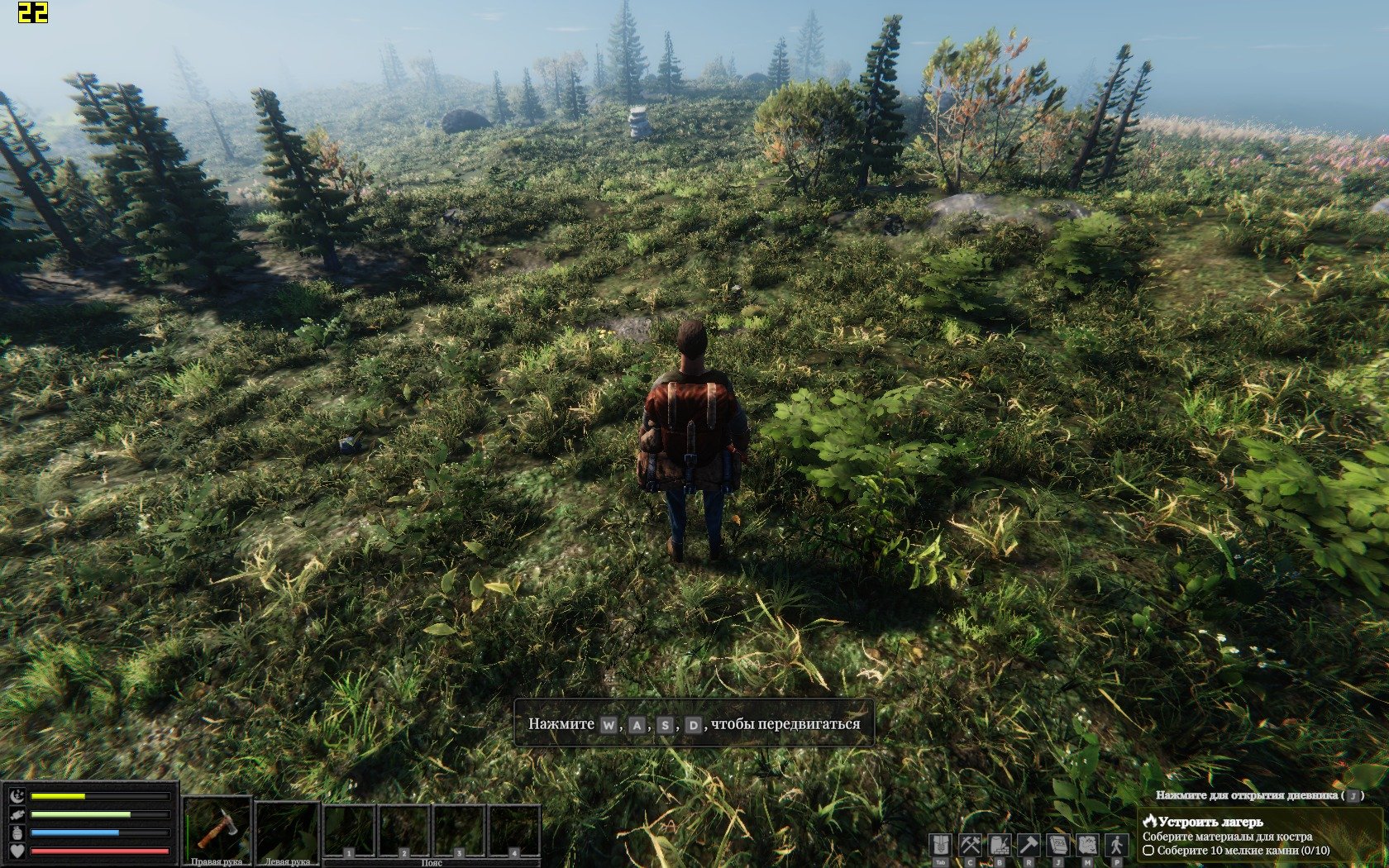Screen dimensions: 1389x868
Task: Open the map icon
Action: tap(1087, 846)
